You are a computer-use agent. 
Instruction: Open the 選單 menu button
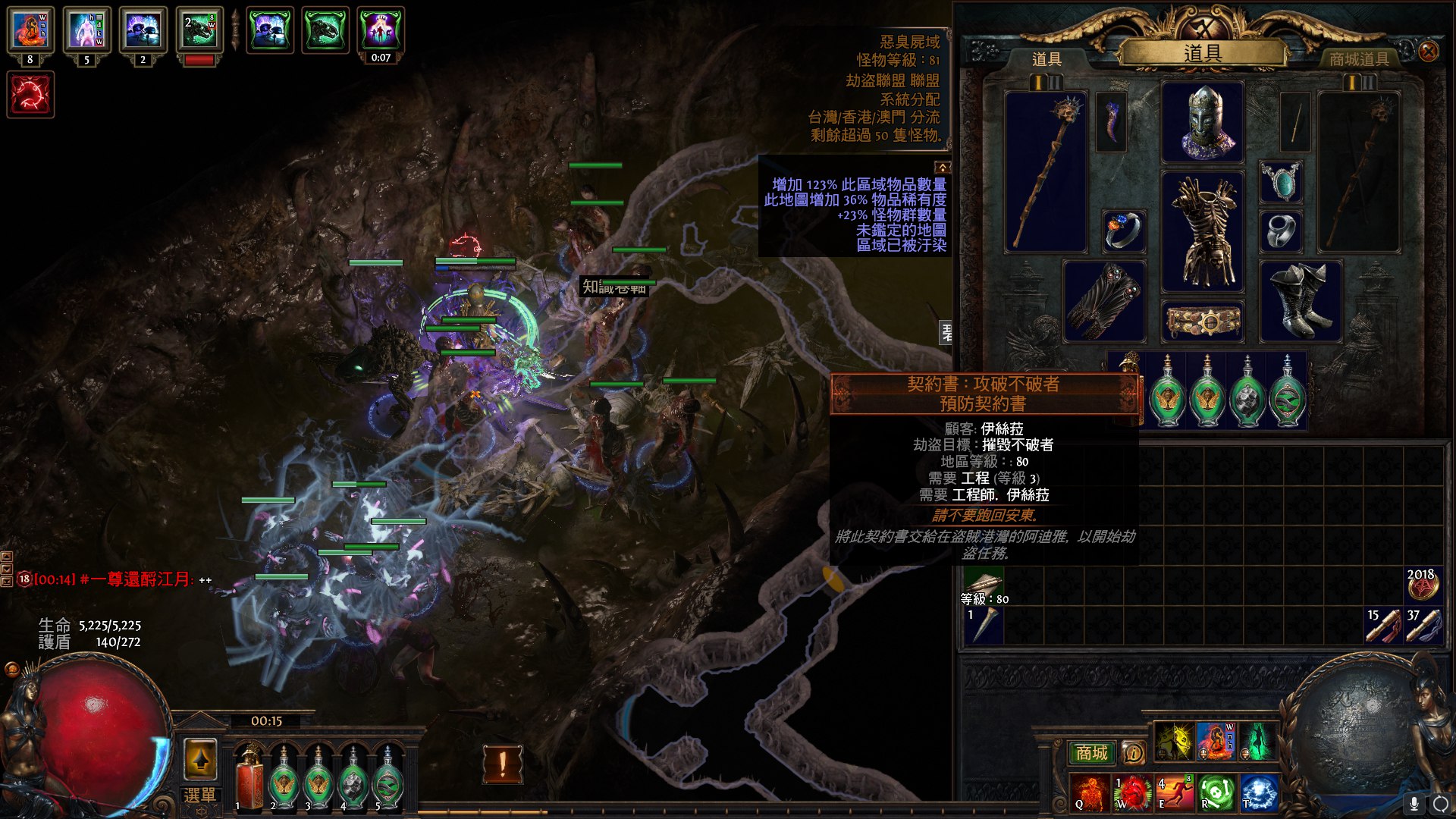point(199,795)
